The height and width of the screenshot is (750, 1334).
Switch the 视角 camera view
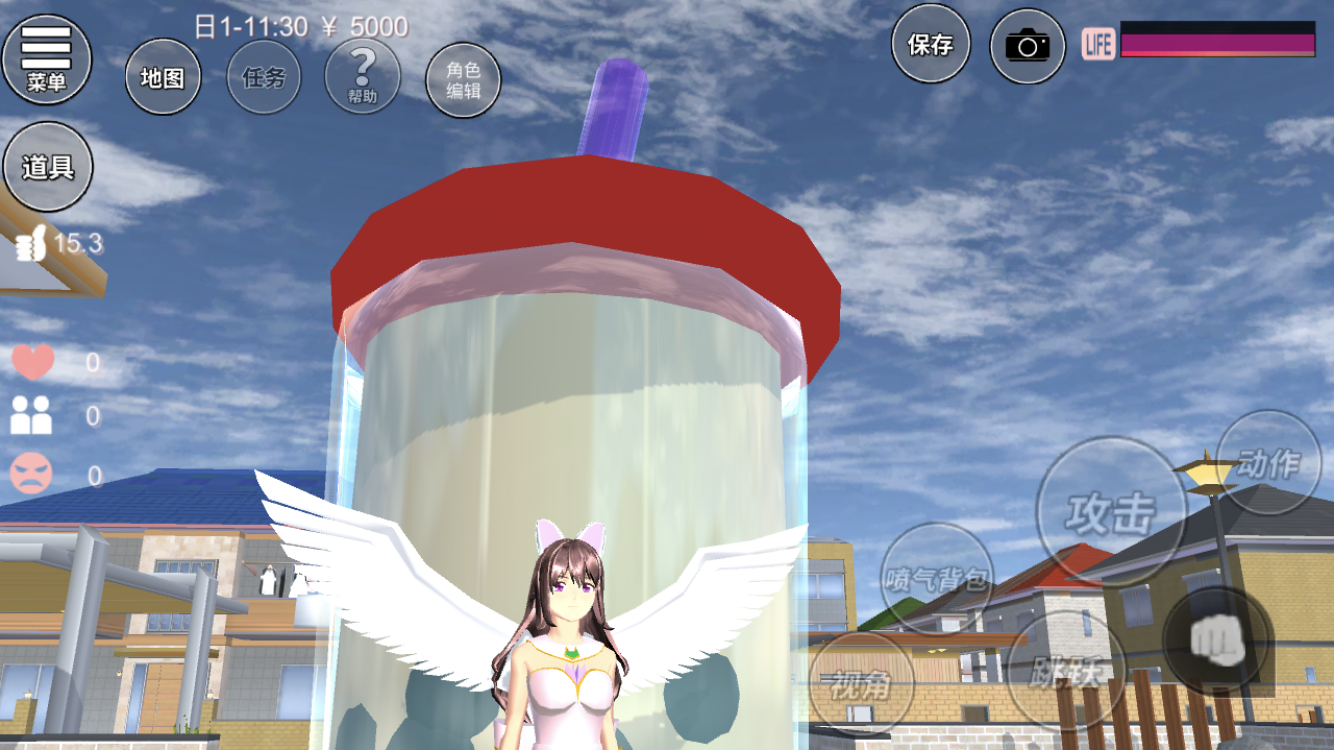tap(860, 684)
